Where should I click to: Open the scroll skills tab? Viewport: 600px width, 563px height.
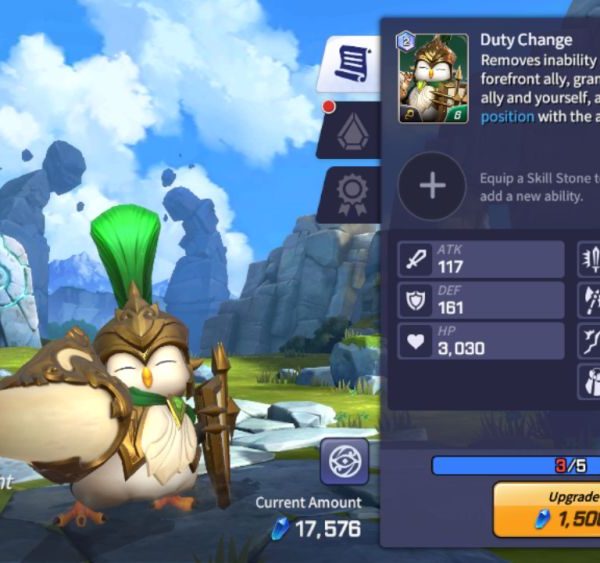tap(350, 66)
